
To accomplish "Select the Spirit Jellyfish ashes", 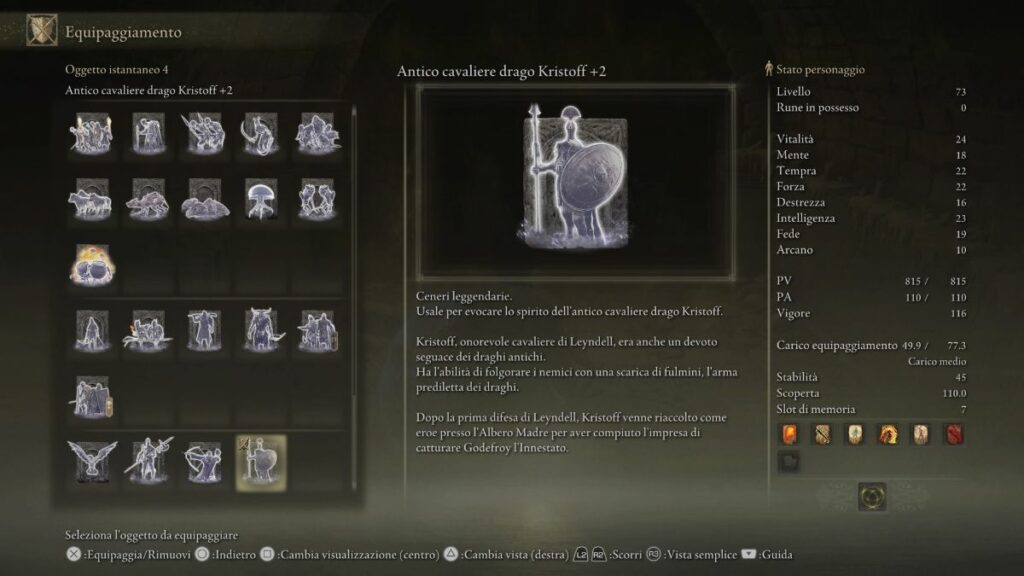I will (x=260, y=199).
